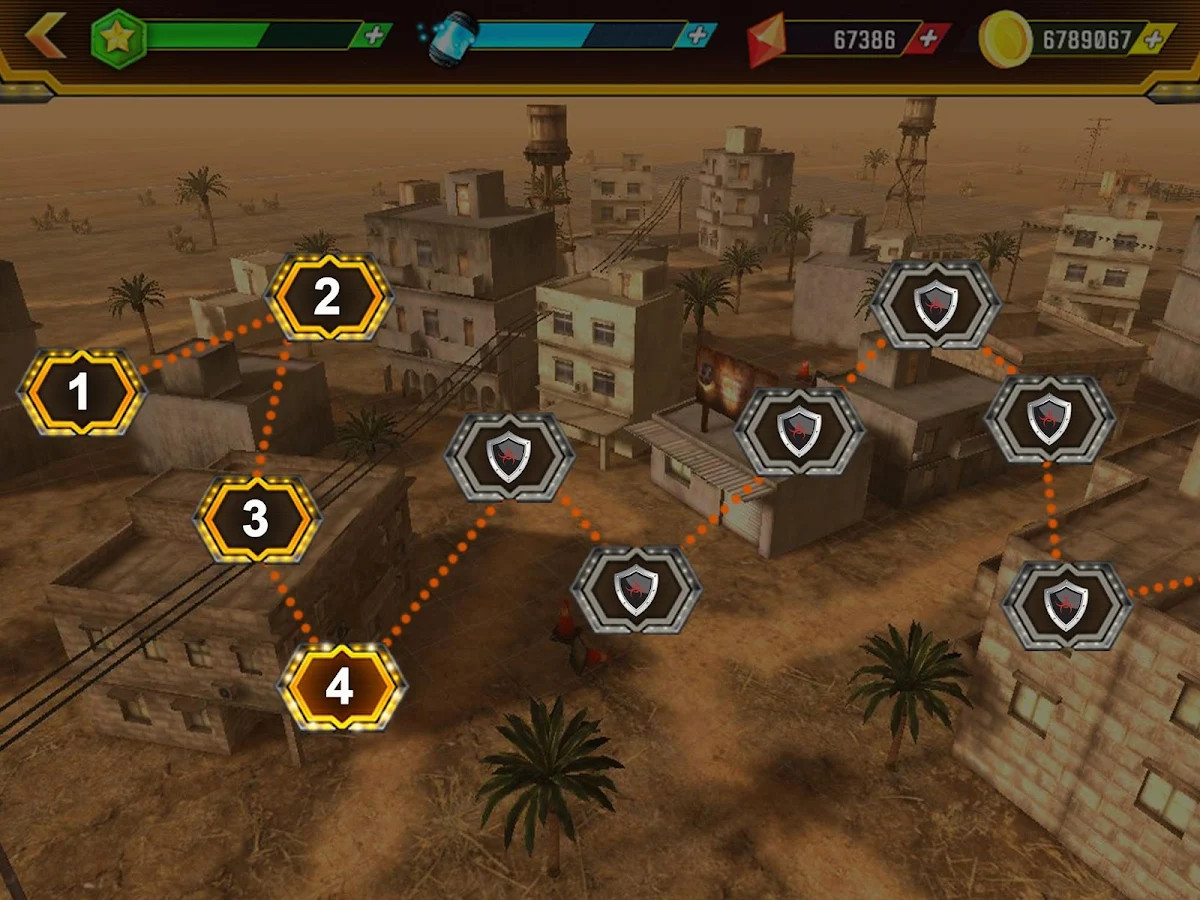Select level 1 mission node
The width and height of the screenshot is (1200, 900).
[x=81, y=392]
